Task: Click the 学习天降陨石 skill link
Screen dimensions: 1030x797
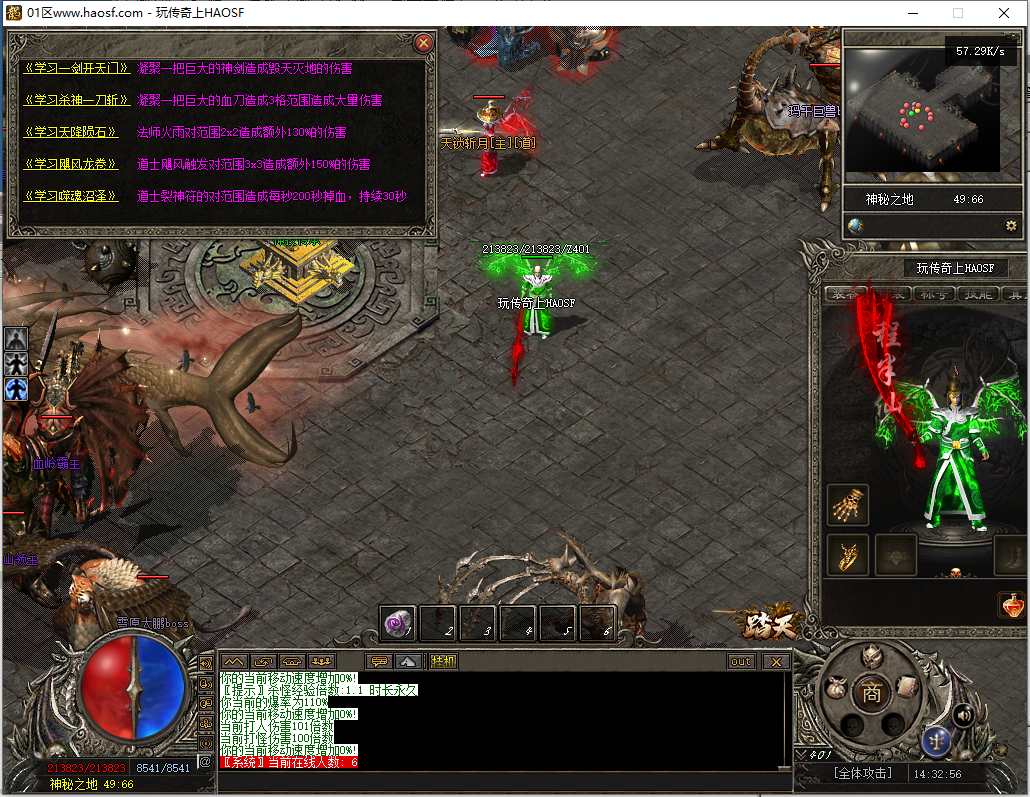Action: (x=70, y=132)
